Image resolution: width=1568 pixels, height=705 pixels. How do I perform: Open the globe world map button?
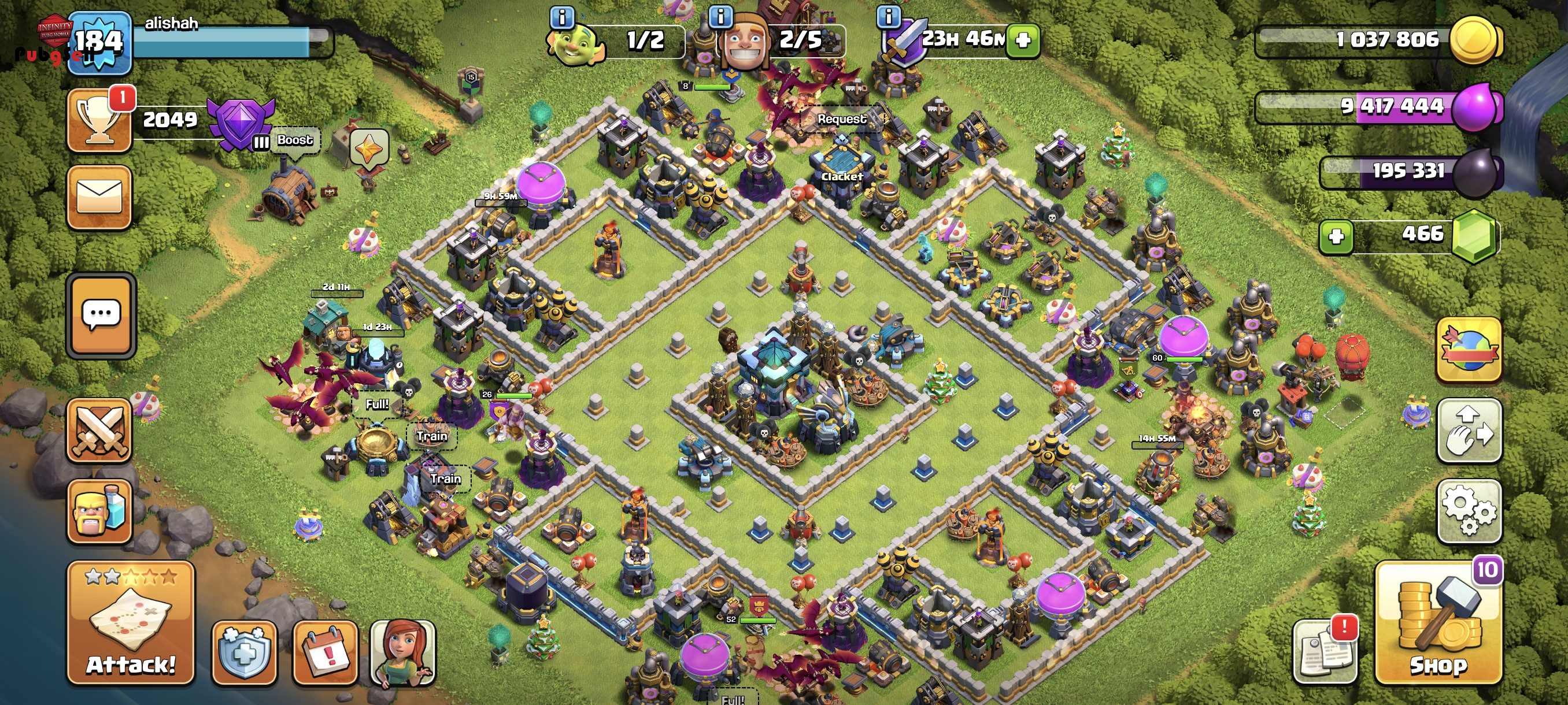point(1469,349)
